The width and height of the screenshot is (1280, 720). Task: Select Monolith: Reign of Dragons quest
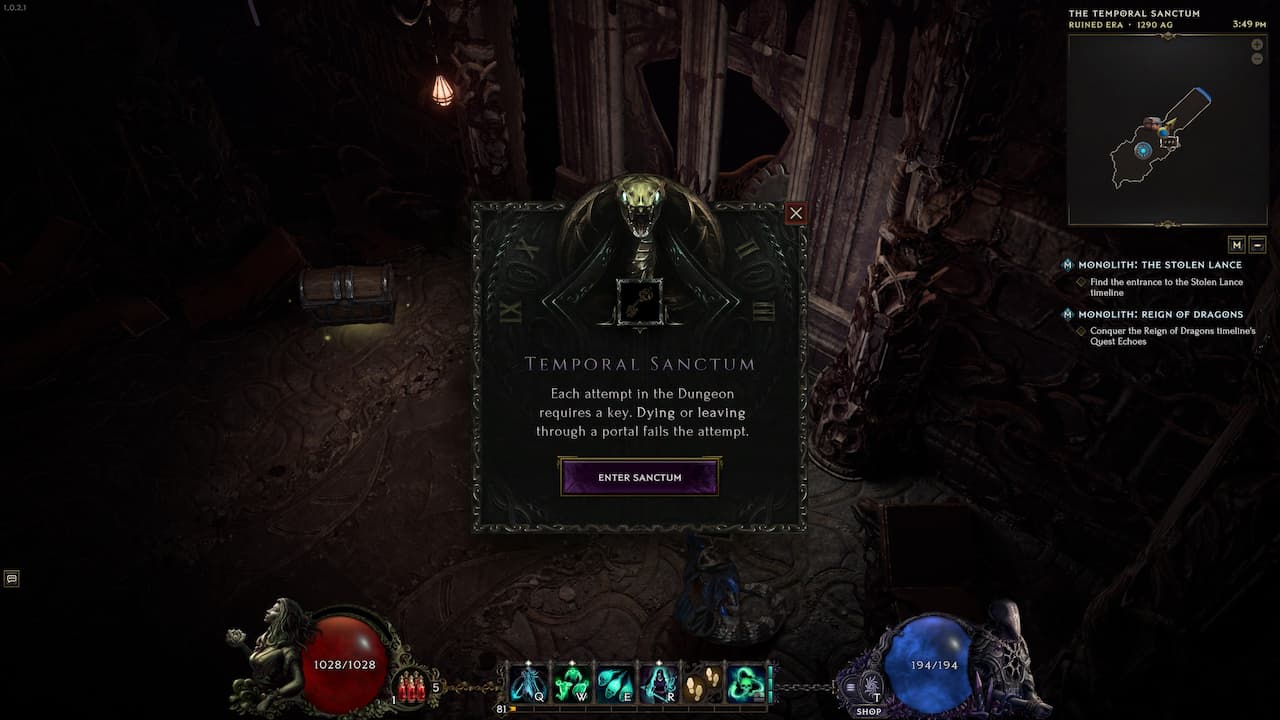click(1160, 314)
